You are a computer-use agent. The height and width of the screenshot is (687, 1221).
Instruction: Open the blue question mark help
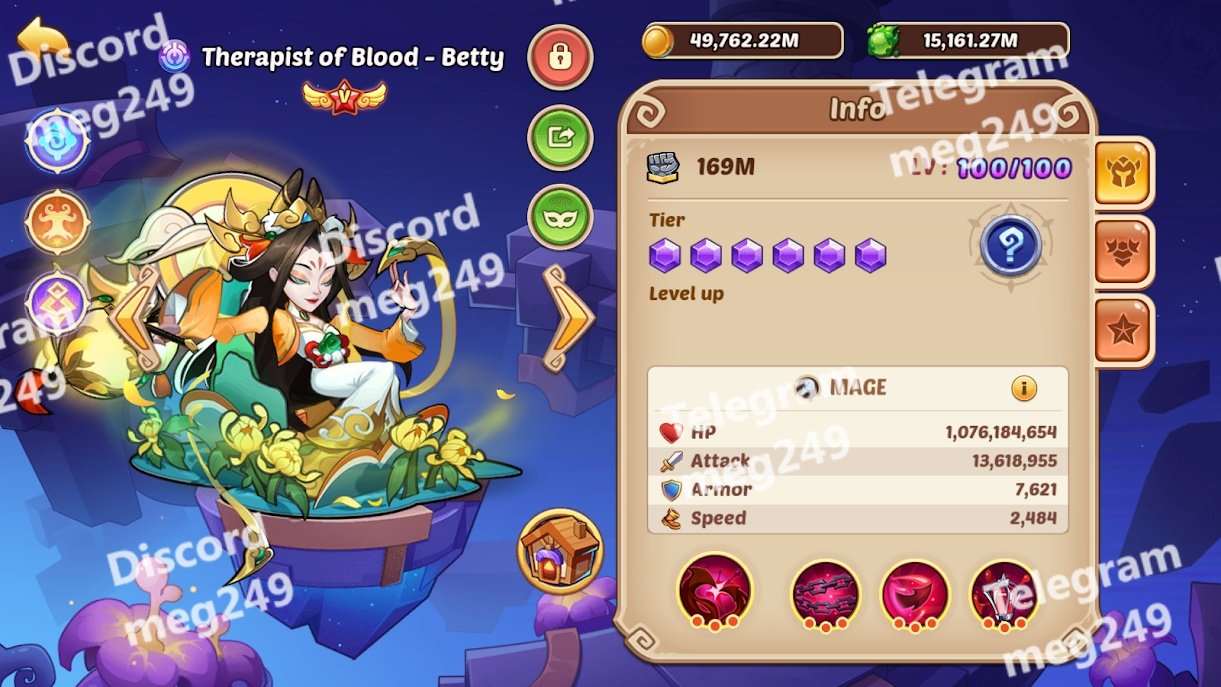(1011, 246)
